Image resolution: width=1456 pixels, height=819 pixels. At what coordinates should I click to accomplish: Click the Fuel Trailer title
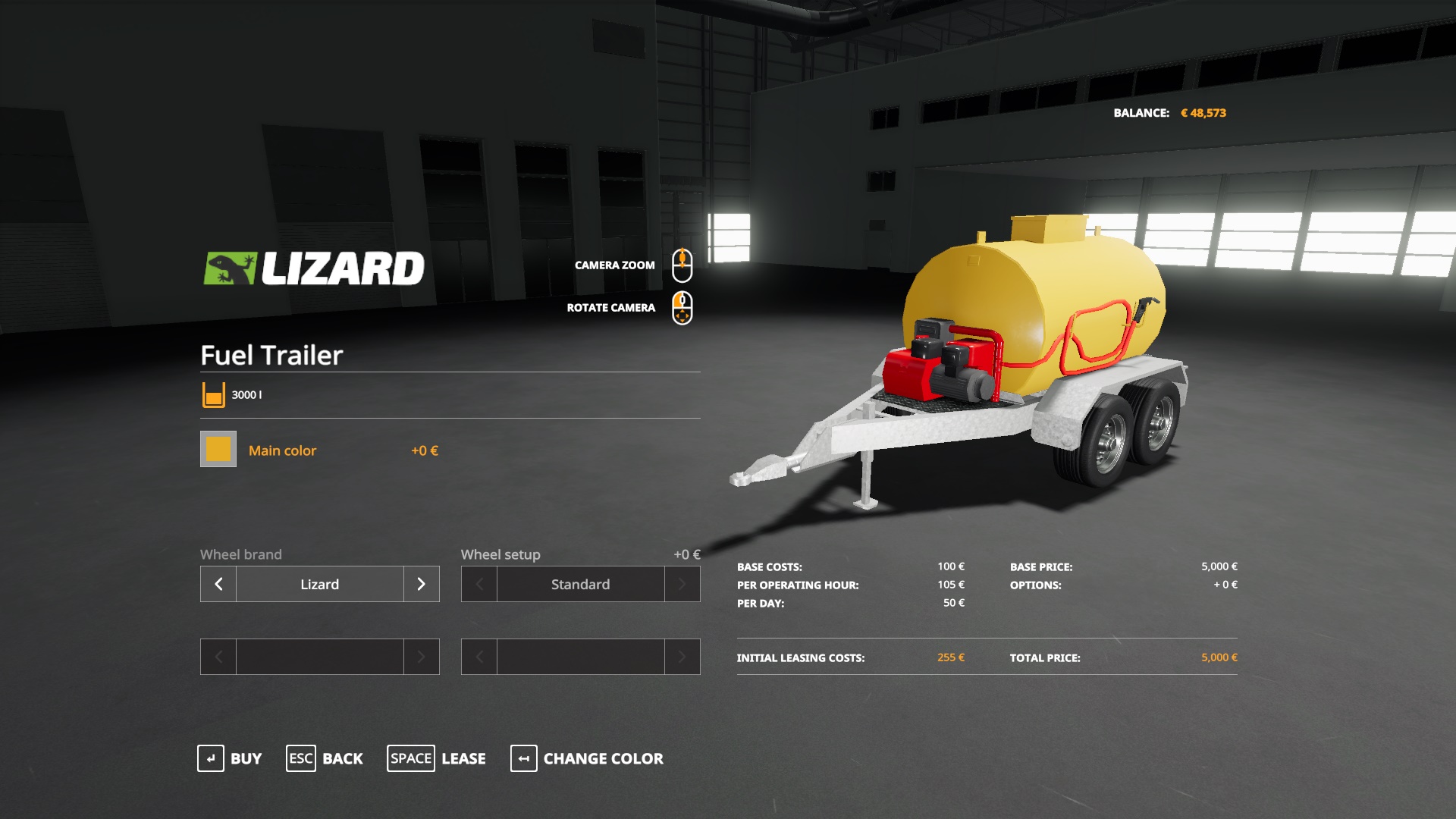coord(271,355)
